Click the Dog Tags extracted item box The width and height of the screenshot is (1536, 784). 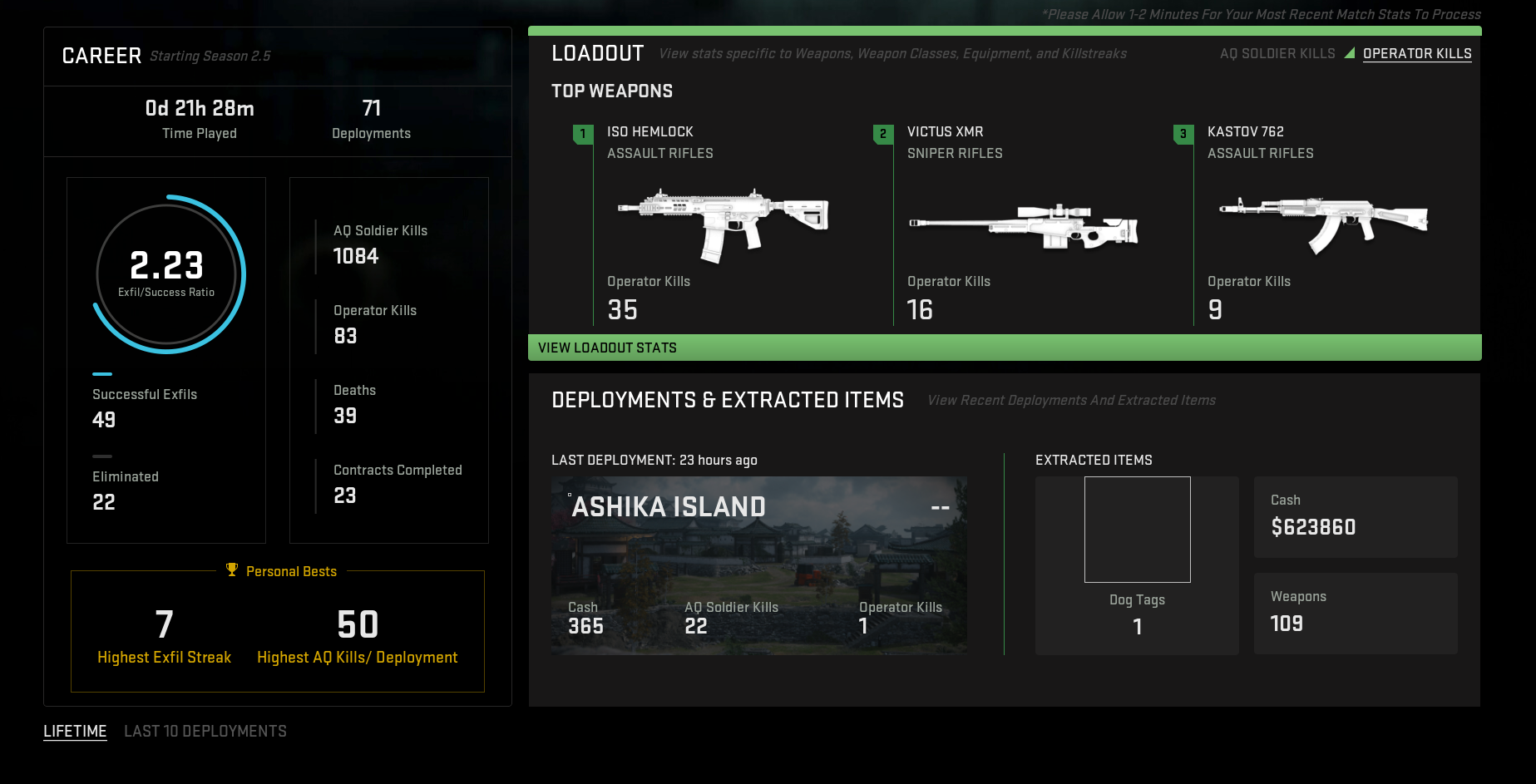[1137, 530]
